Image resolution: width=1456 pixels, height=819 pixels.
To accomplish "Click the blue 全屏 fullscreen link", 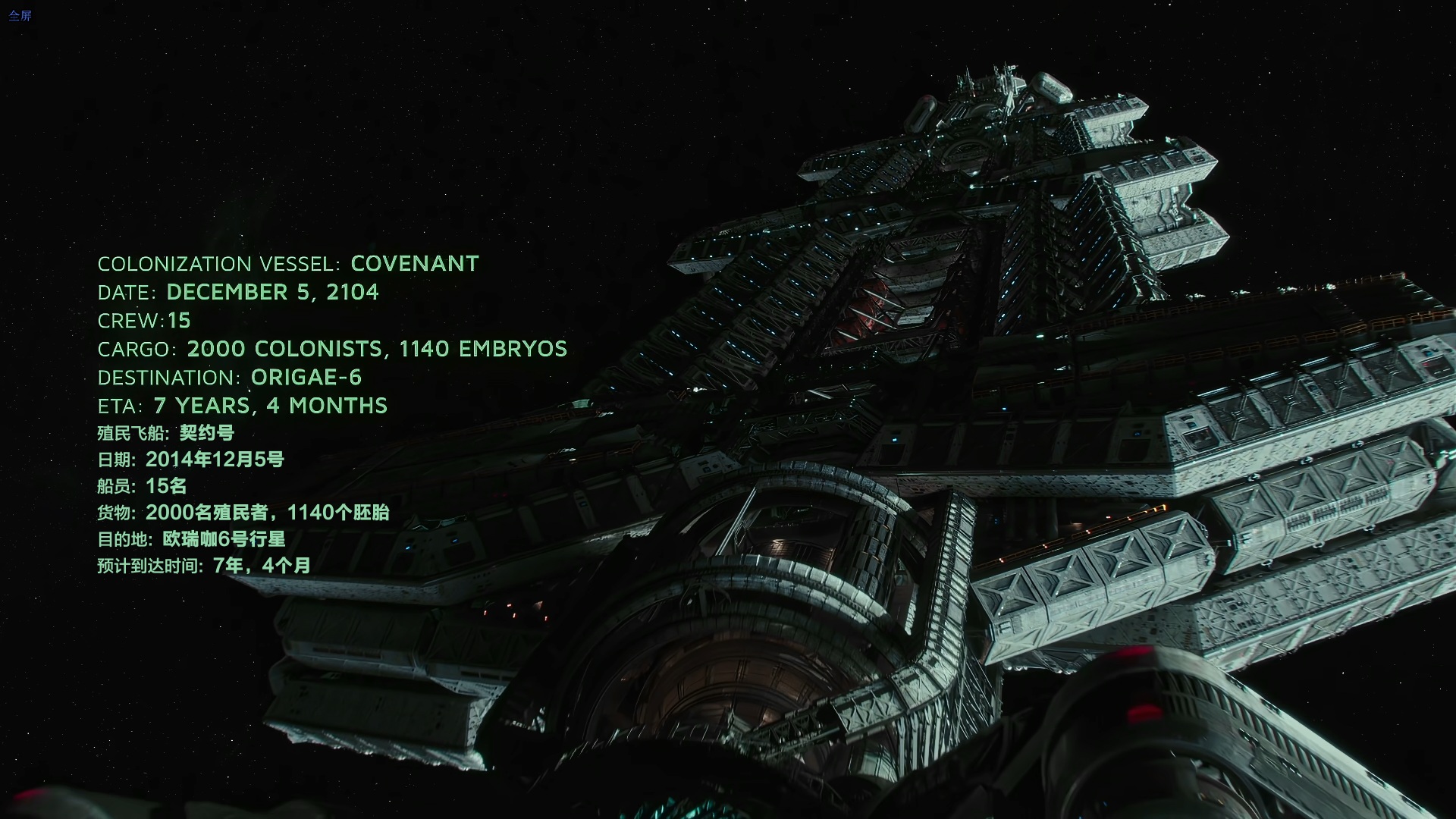I will pos(20,16).
